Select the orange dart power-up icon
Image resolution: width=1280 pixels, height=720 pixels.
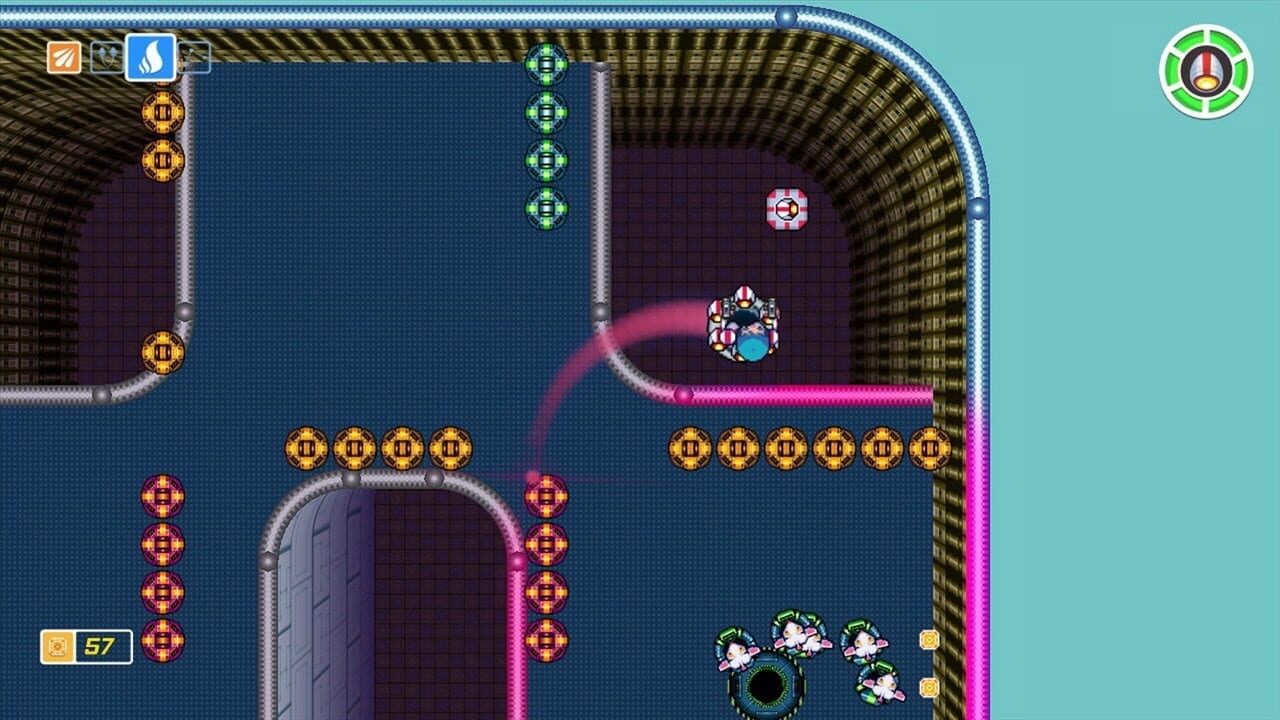[63, 58]
